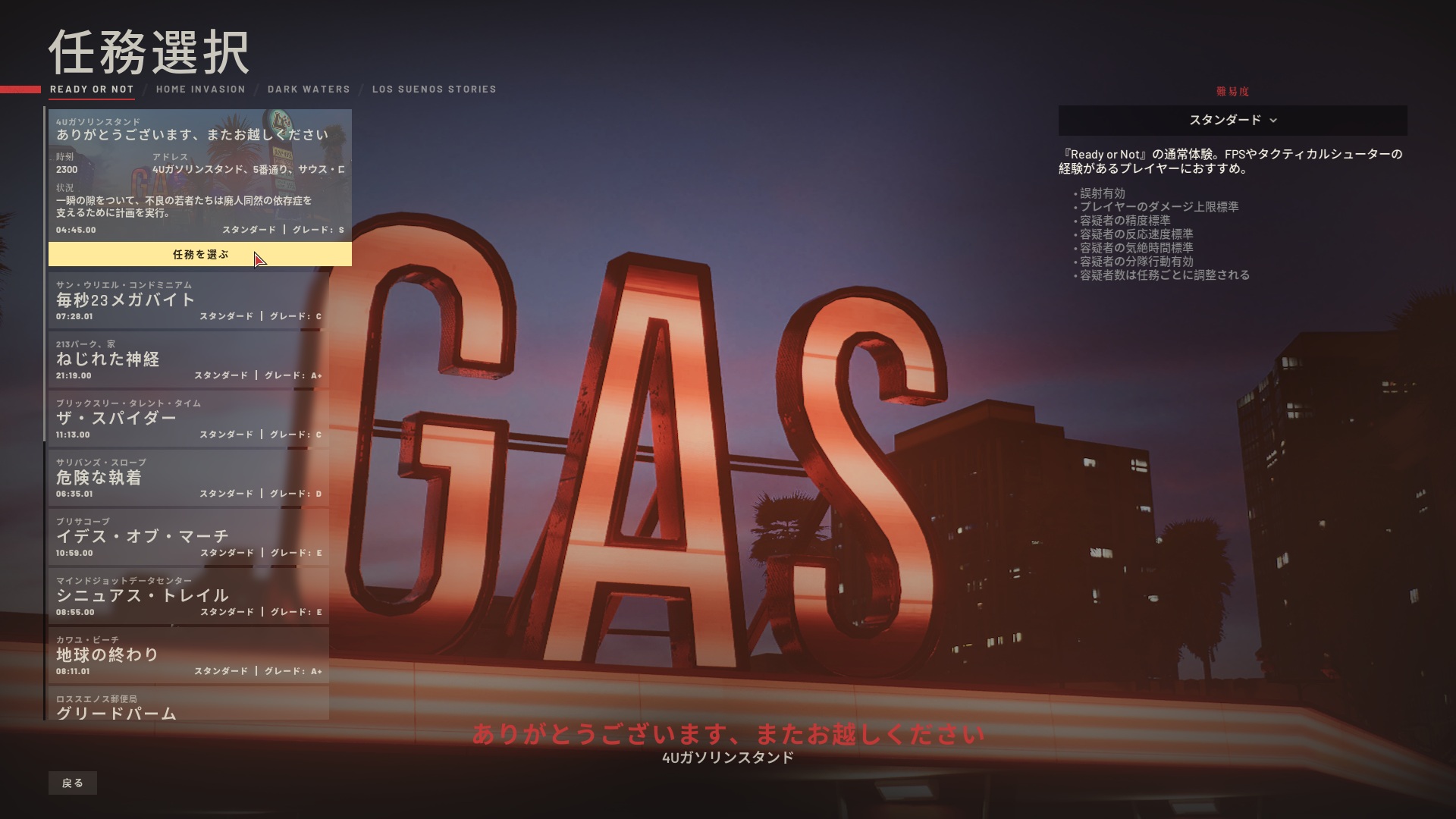Choose the 毎秒23メガバイト mission
Screen dimensions: 1456x819
(x=189, y=300)
